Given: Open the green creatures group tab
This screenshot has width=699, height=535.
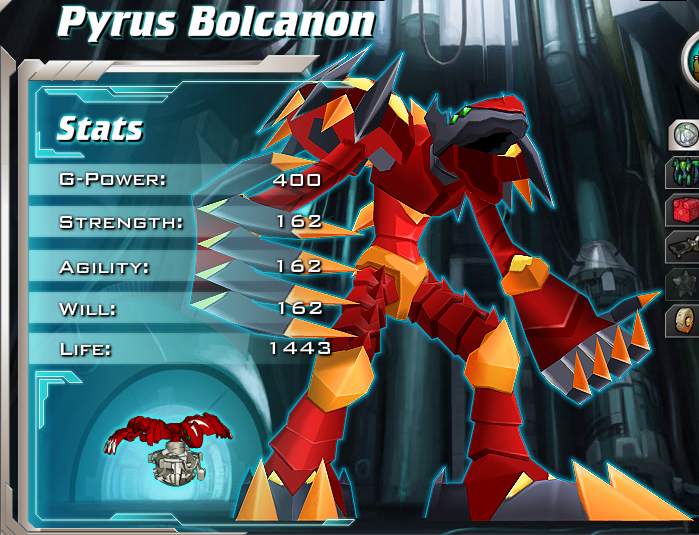Looking at the screenshot, I should coord(684,171).
